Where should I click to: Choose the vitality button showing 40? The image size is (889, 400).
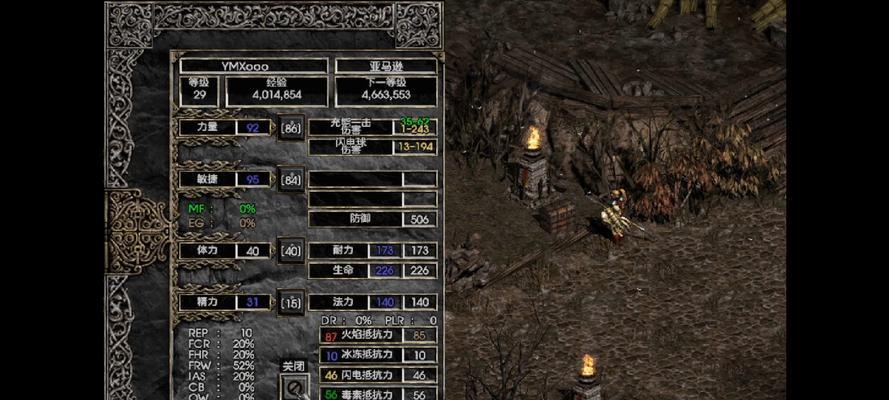pos(291,251)
